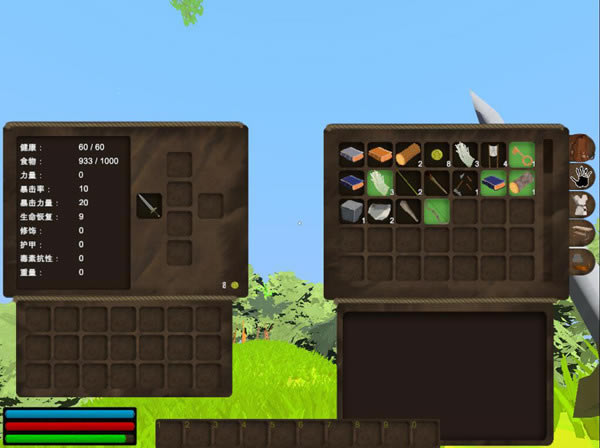The height and width of the screenshot is (448, 600).
Task: Pick the gold coin stack
Action: (x=437, y=154)
